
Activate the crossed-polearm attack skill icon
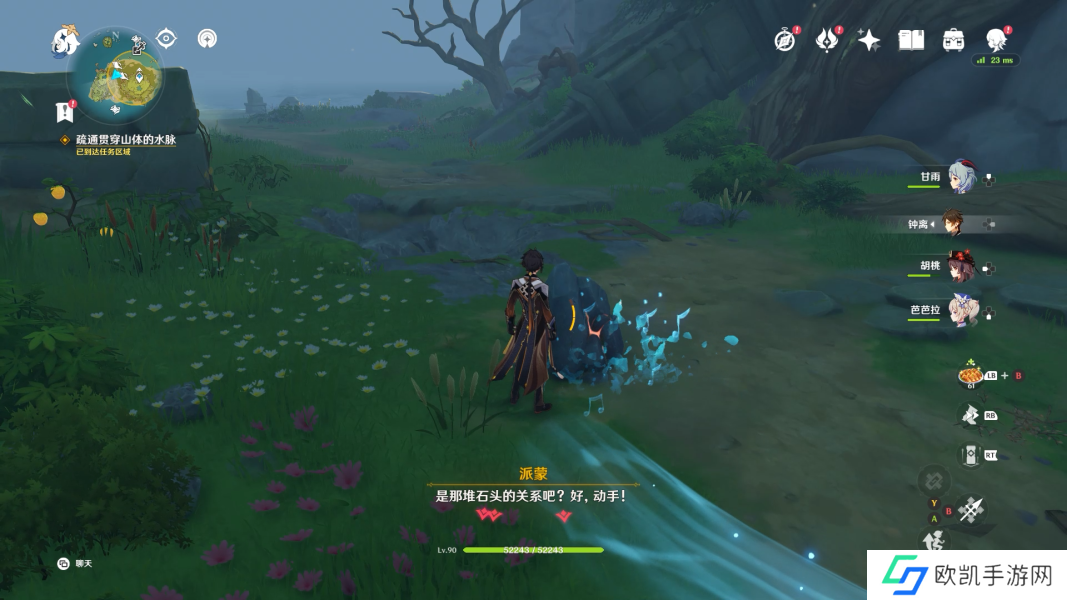pos(970,511)
